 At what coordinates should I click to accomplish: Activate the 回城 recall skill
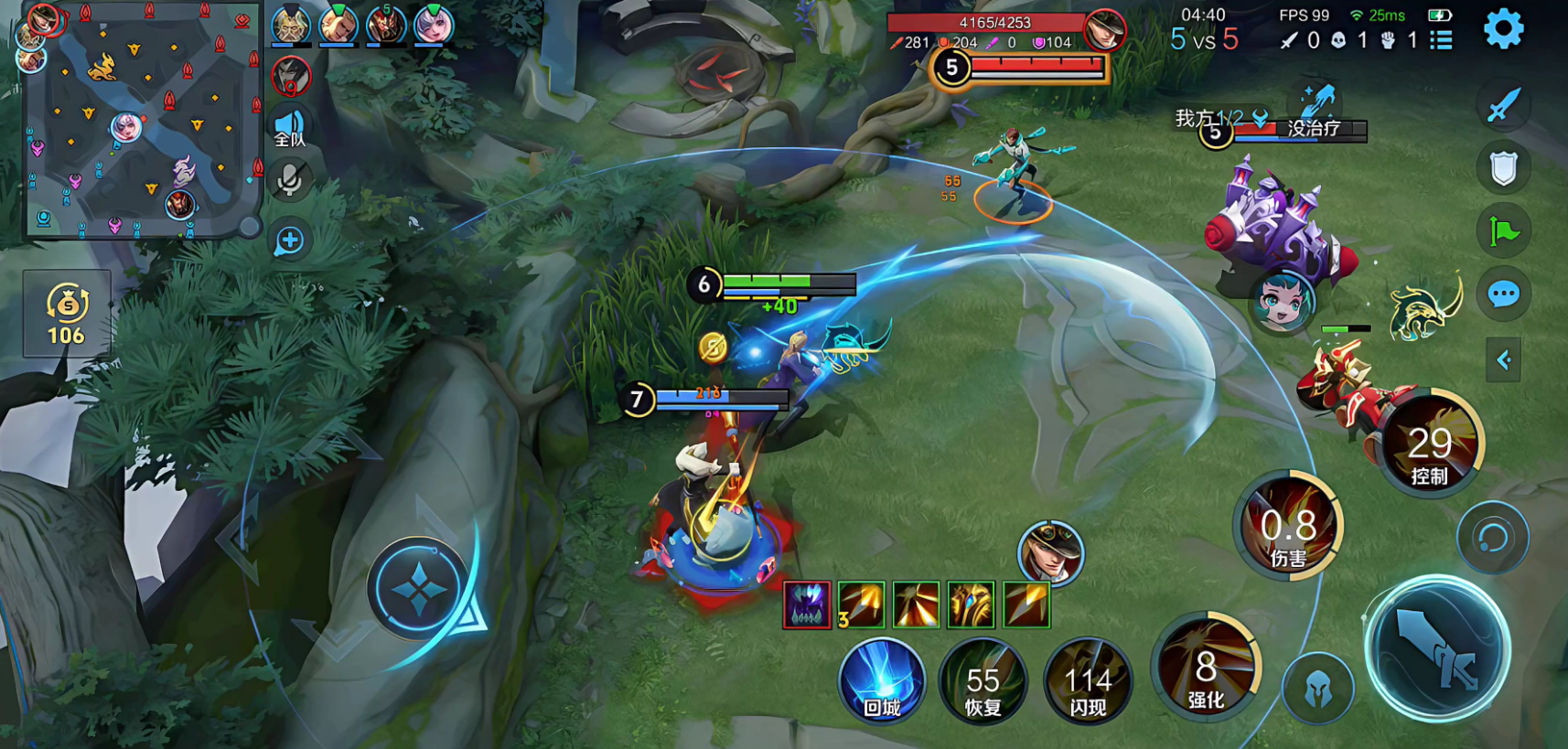coord(882,682)
